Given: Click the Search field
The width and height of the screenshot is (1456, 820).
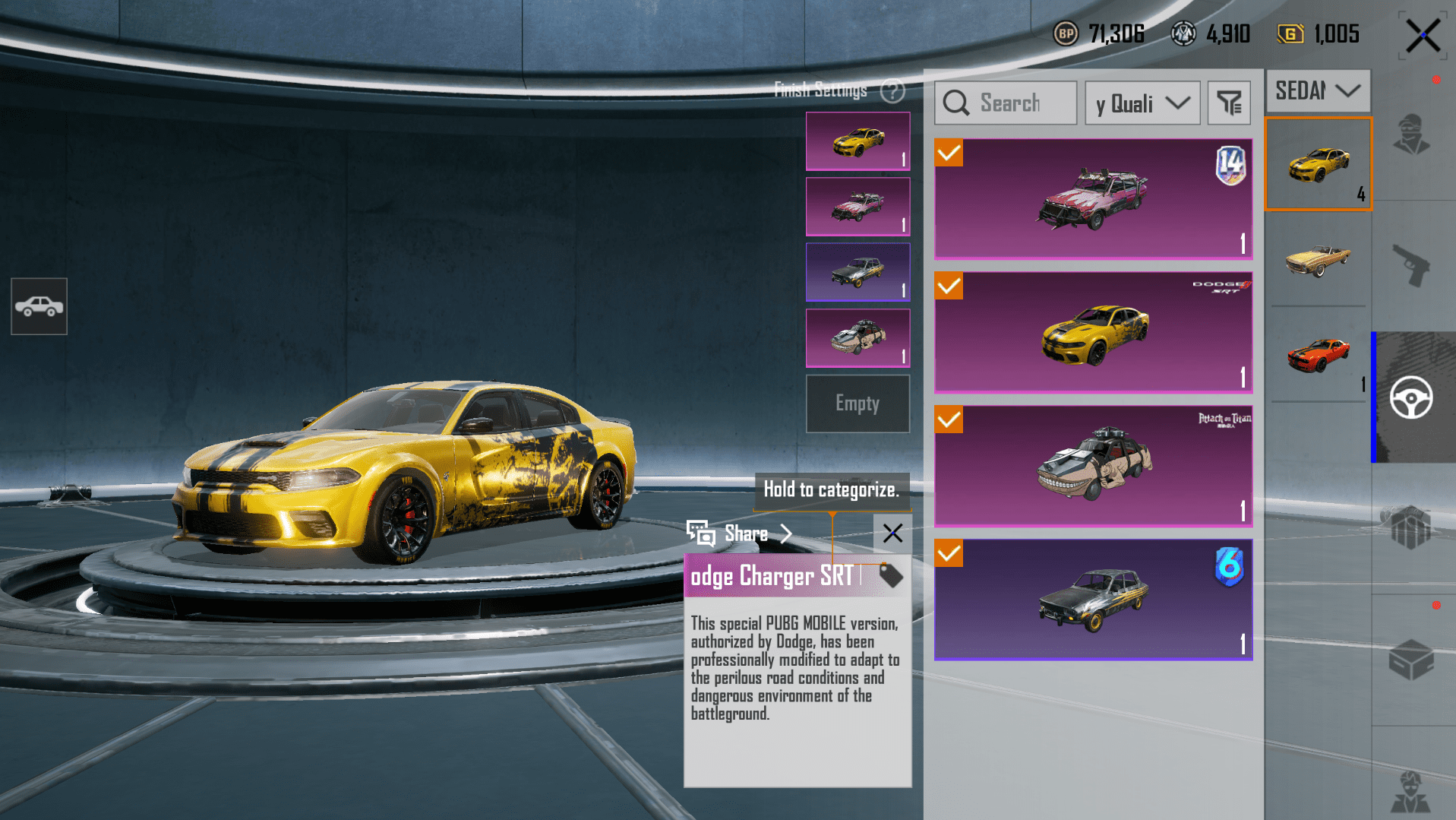Looking at the screenshot, I should (x=1006, y=103).
